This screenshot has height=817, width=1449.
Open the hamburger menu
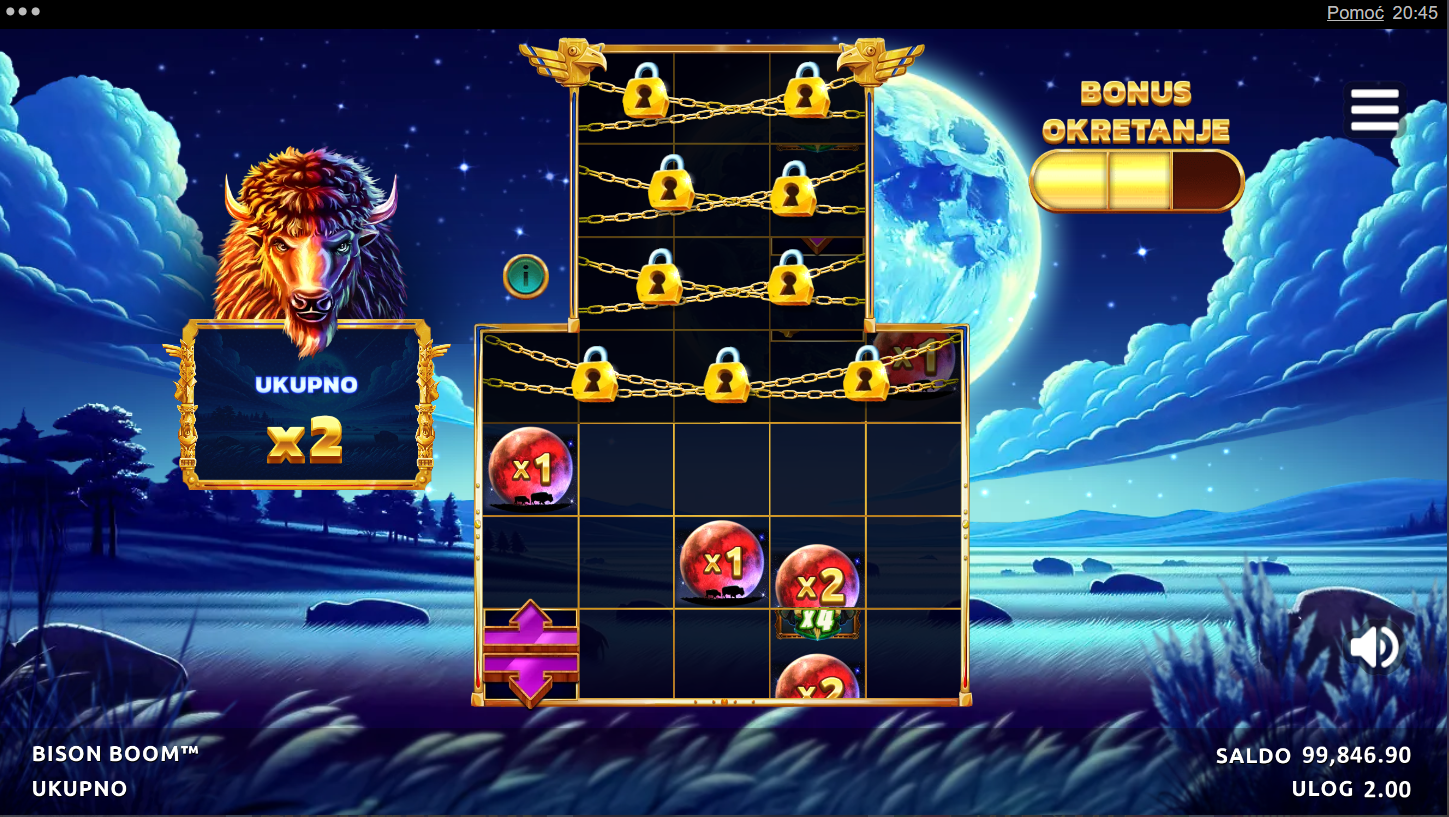pos(1374,110)
